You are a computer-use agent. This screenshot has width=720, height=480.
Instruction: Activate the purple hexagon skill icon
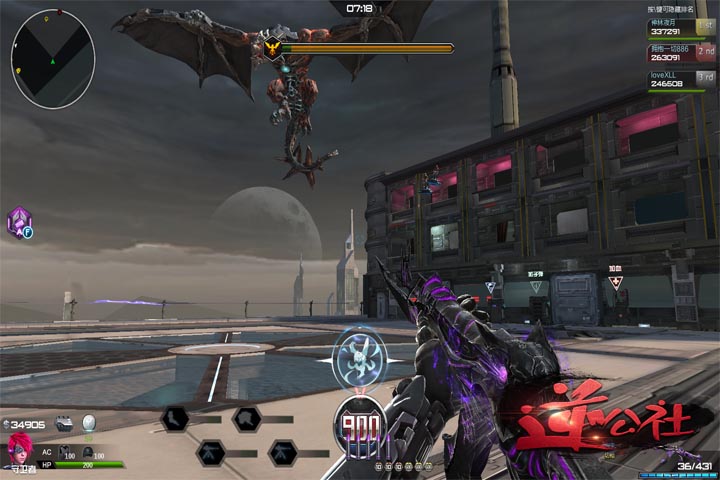click(19, 222)
